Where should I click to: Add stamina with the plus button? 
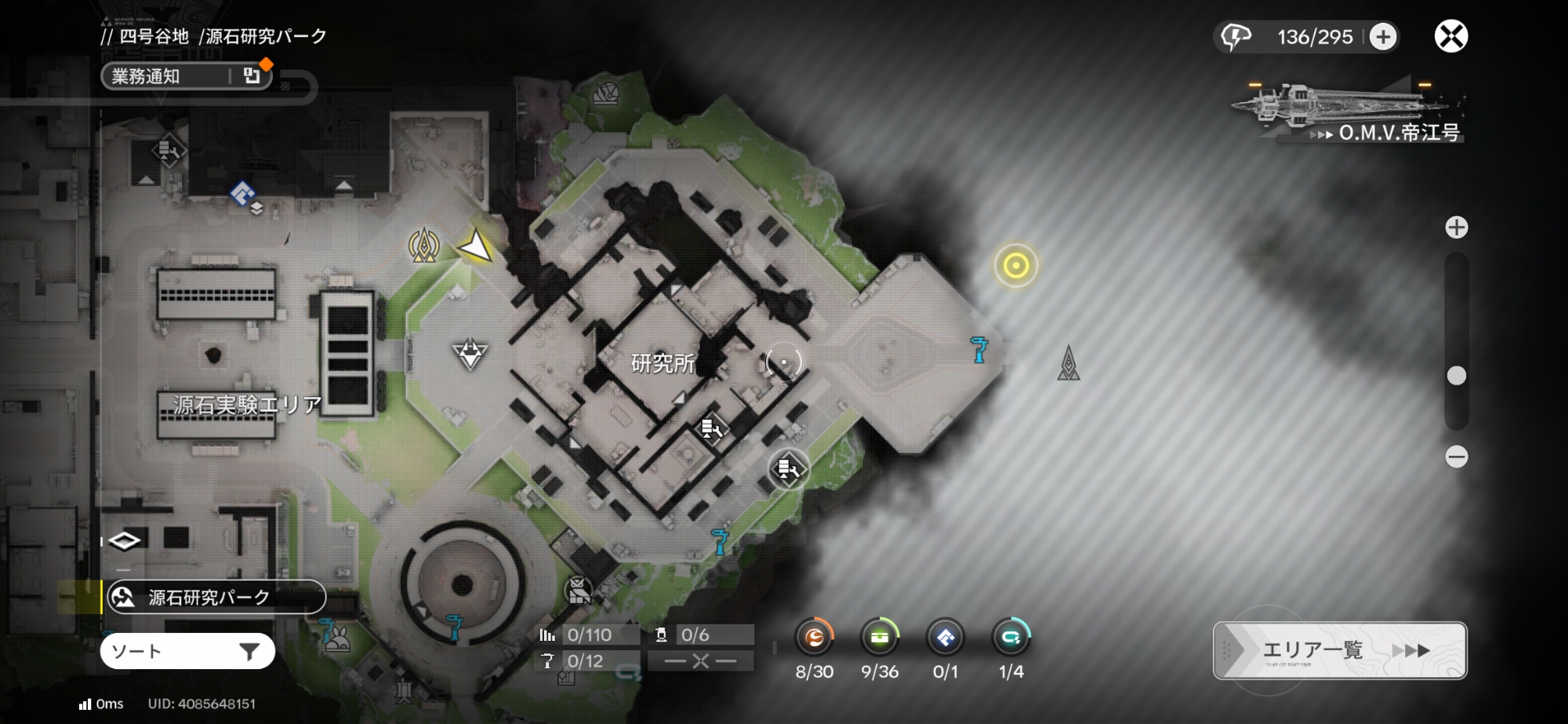tap(1383, 37)
